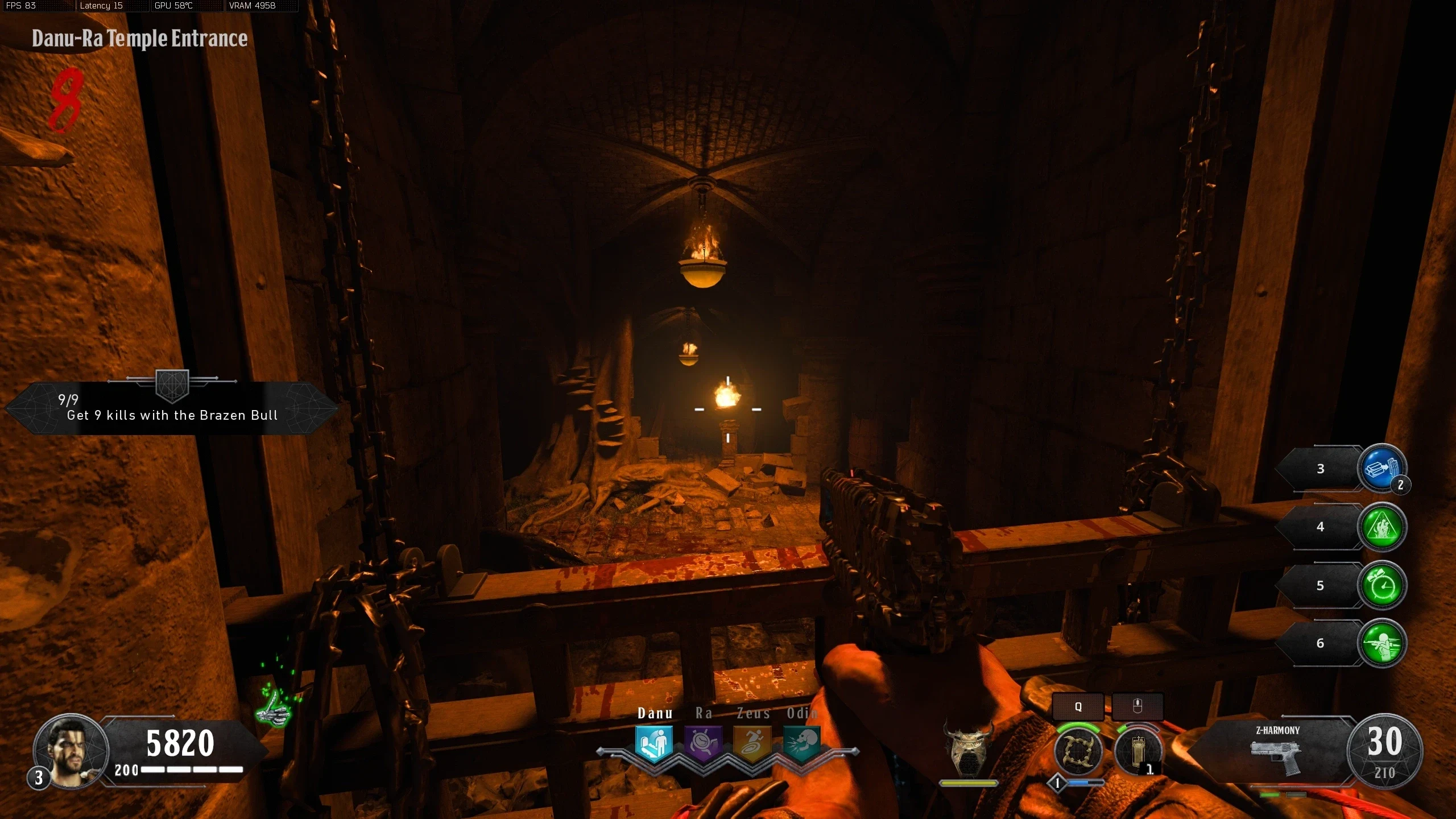Use the green hand-warning elixir in slot 4

tap(1382, 527)
